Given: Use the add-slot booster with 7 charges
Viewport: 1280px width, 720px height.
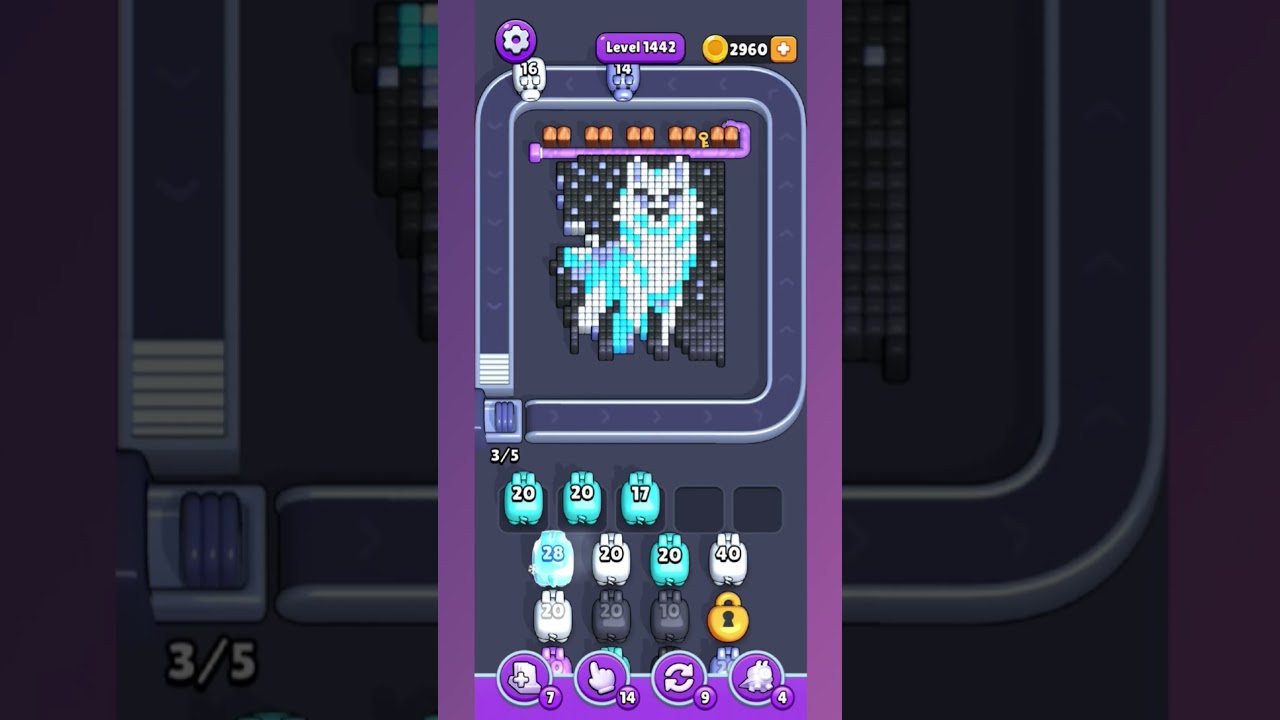Looking at the screenshot, I should (524, 677).
